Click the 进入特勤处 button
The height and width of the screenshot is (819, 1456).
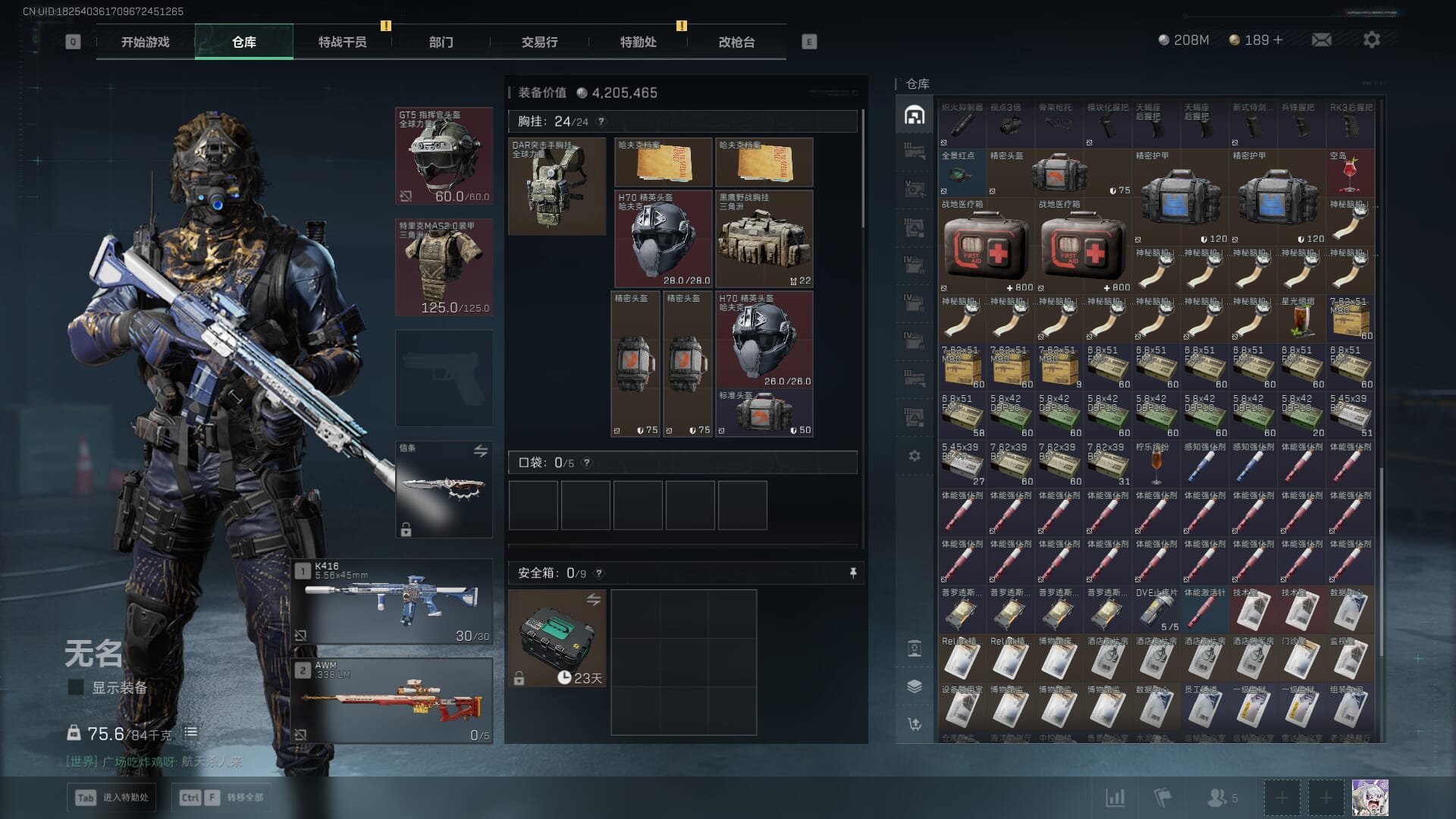pyautogui.click(x=112, y=797)
